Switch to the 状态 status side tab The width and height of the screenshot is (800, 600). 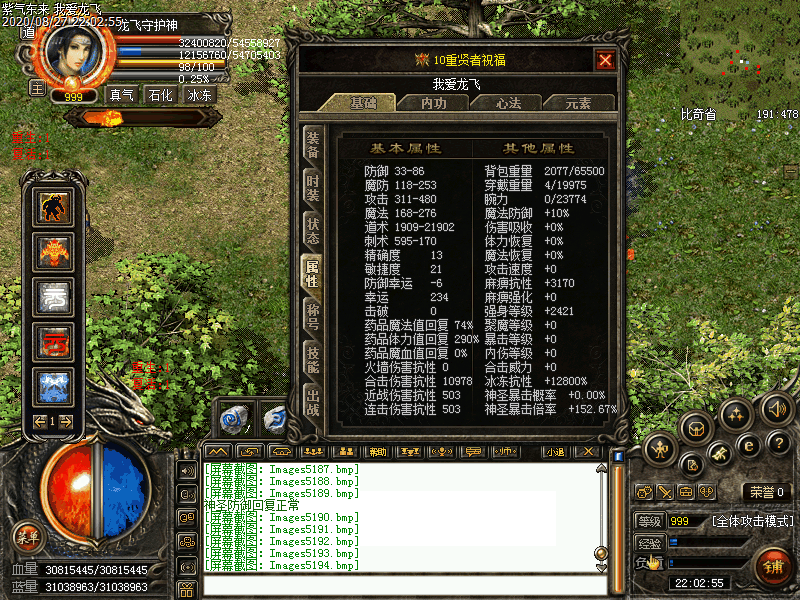click(x=313, y=231)
